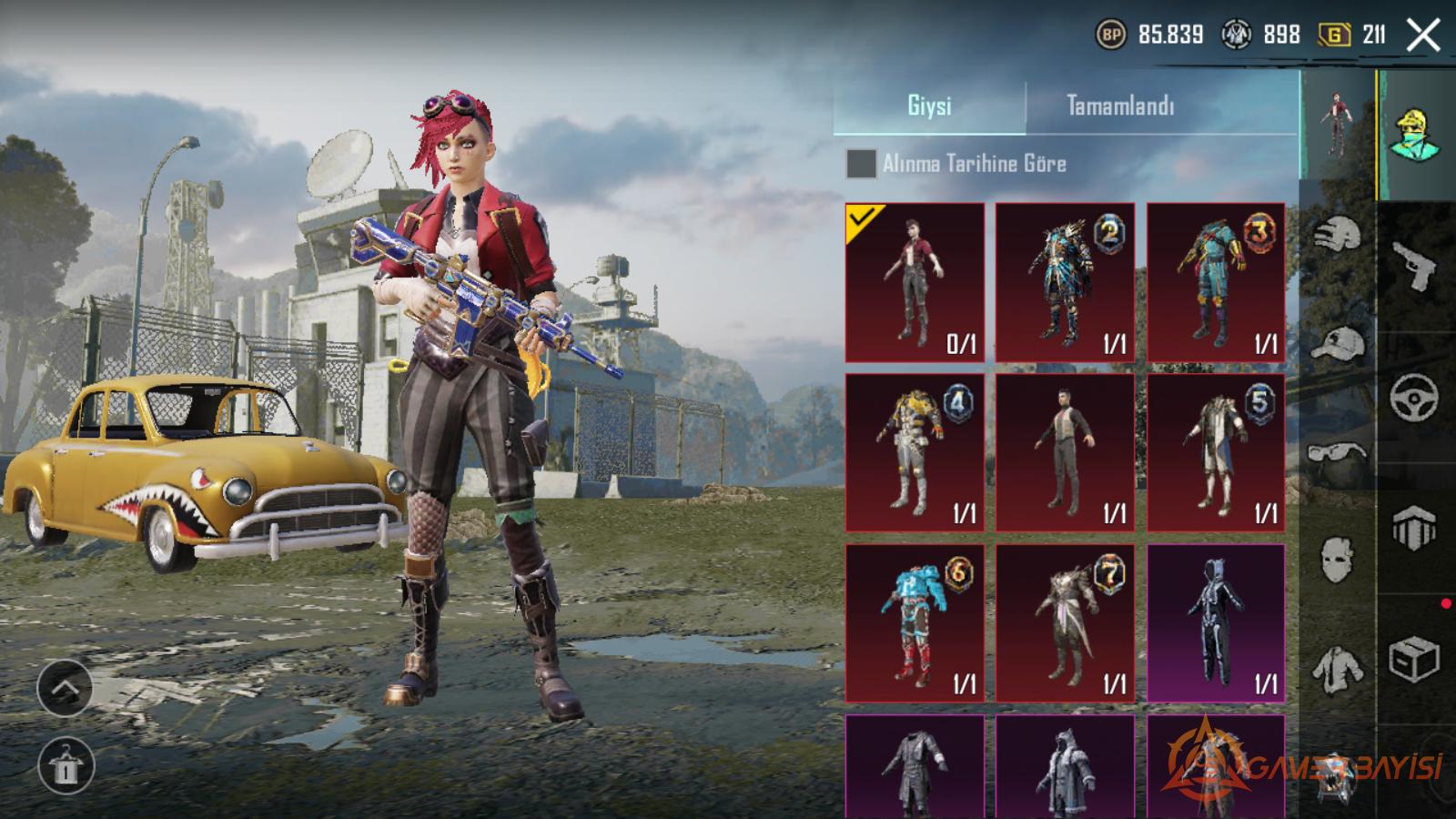Open the helmet category
Screen dimensions: 1456x819
(x=1338, y=235)
